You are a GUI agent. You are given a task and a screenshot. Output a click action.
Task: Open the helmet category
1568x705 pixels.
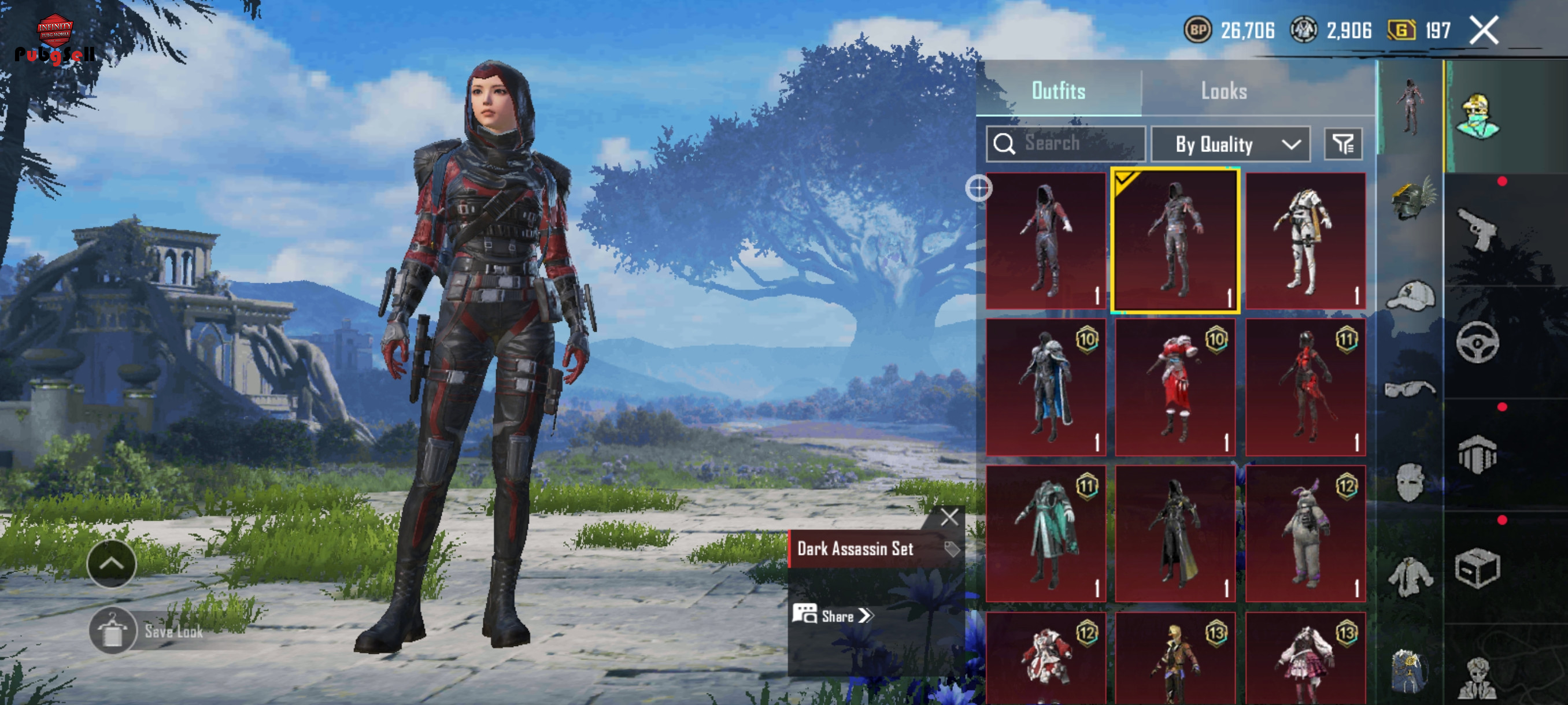pos(1411,199)
